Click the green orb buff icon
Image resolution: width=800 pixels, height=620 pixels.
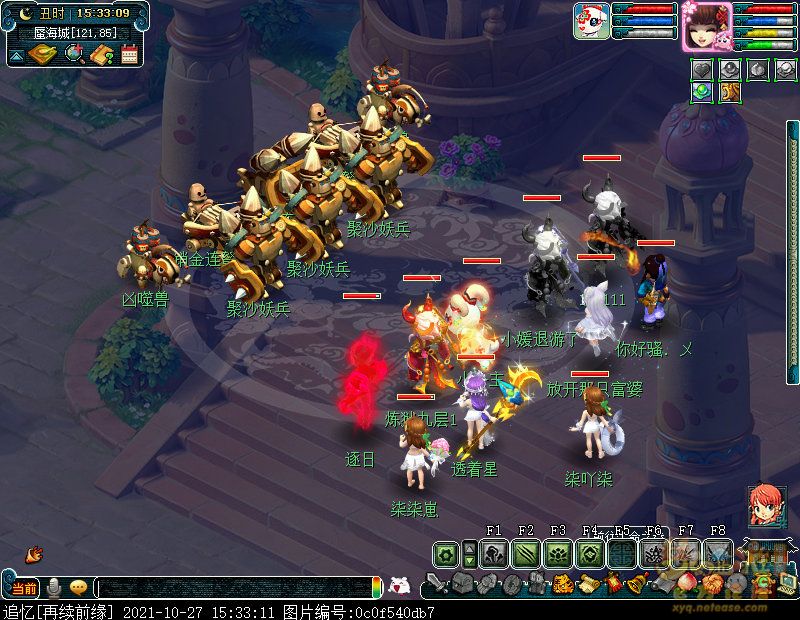(x=702, y=92)
